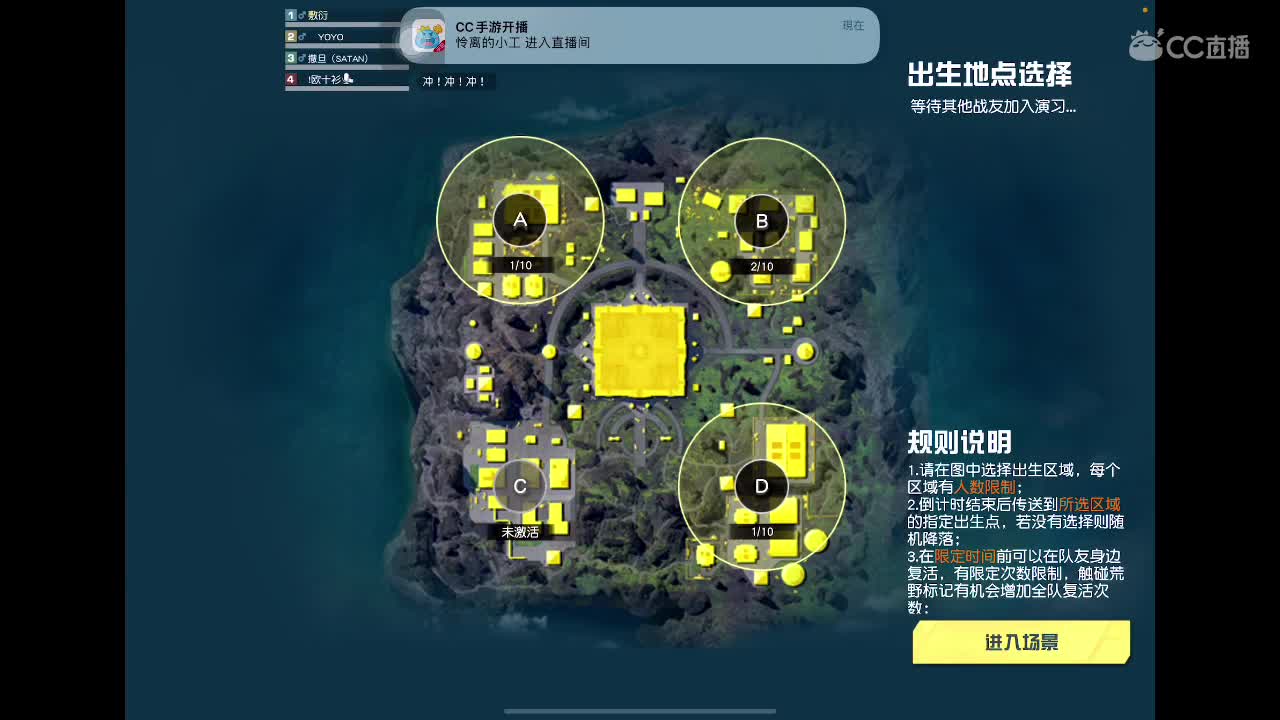This screenshot has width=1280, height=720.
Task: Click the inactive zone C marker
Action: tap(519, 485)
